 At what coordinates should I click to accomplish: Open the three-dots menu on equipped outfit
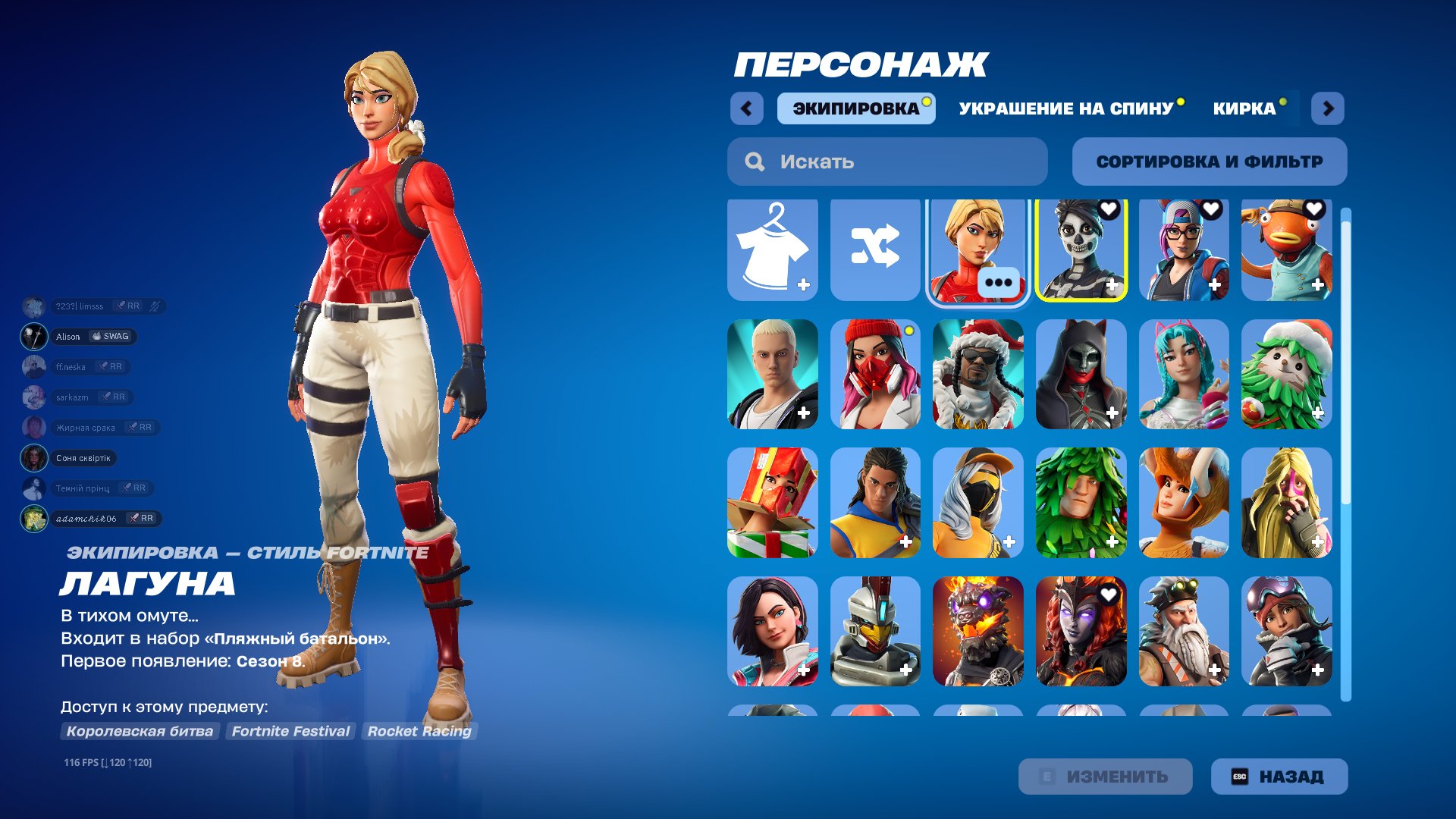(x=998, y=283)
